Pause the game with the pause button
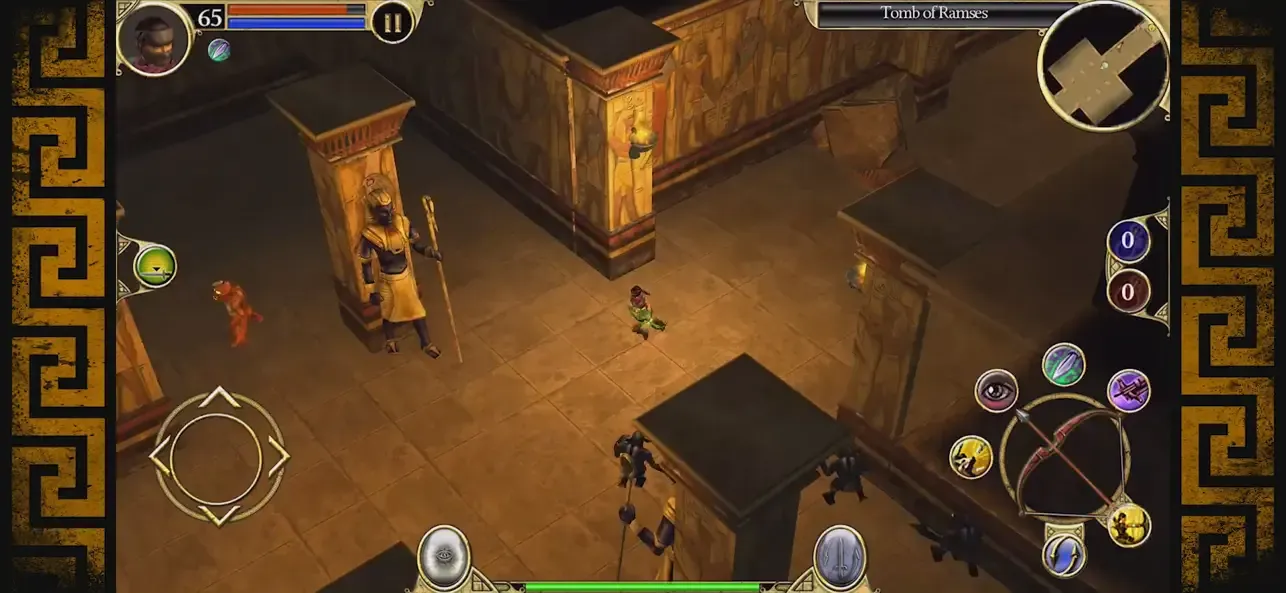 pyautogui.click(x=392, y=22)
